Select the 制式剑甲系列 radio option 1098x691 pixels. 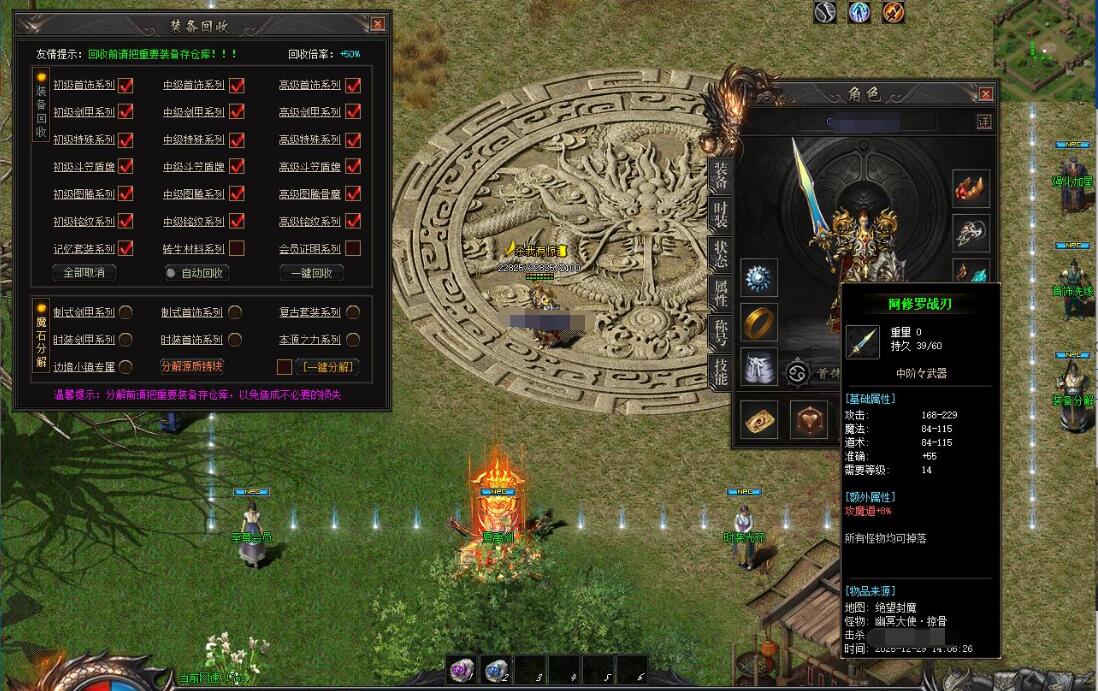point(126,312)
